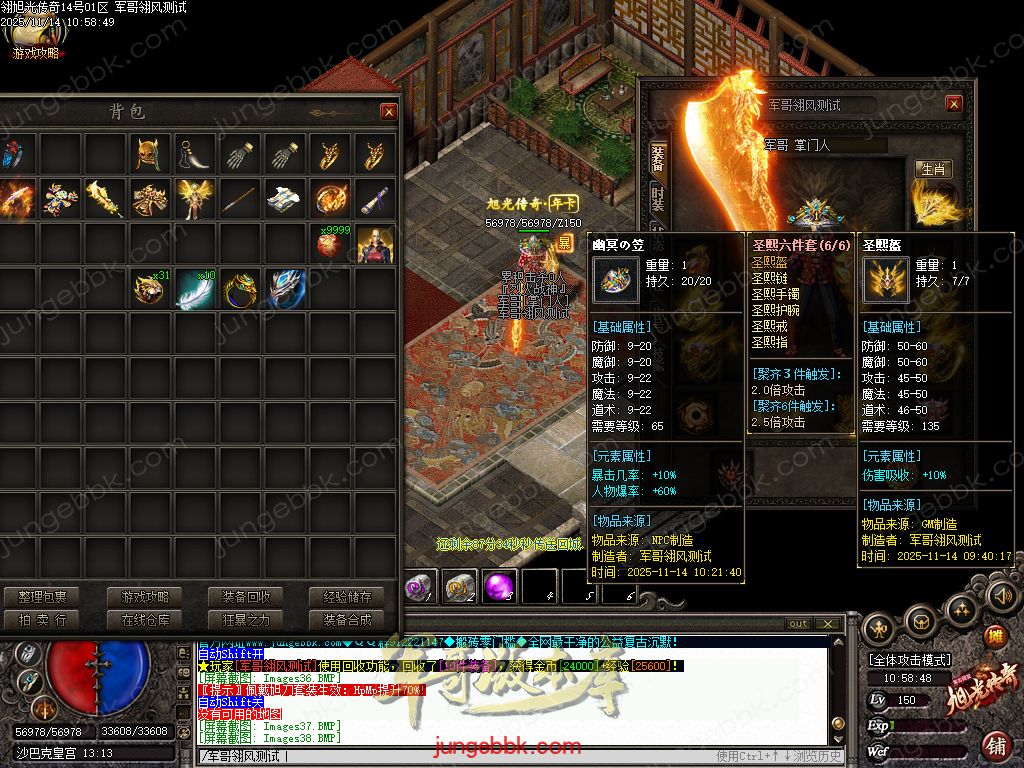Open 游戏攻略 from the inventory buttons
Screen dimensions: 1024x768
click(145, 597)
